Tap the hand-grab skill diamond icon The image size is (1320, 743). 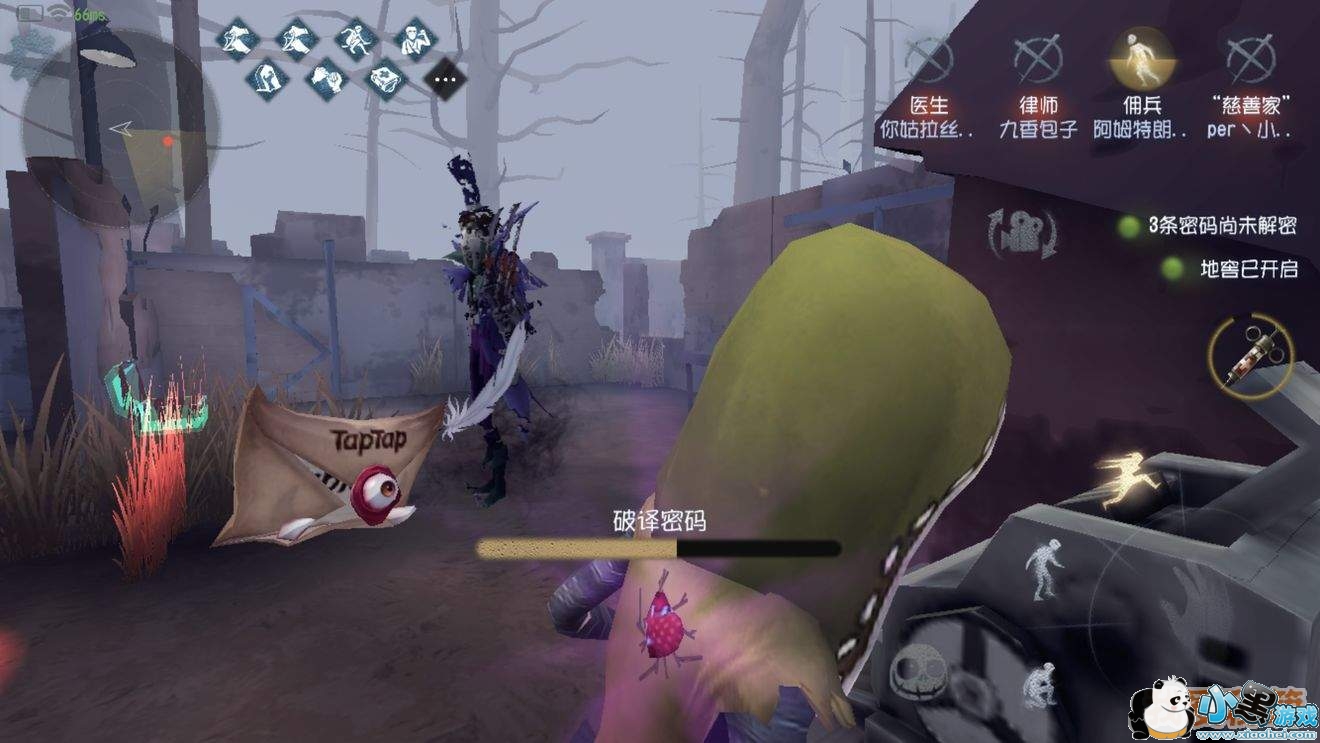326,78
